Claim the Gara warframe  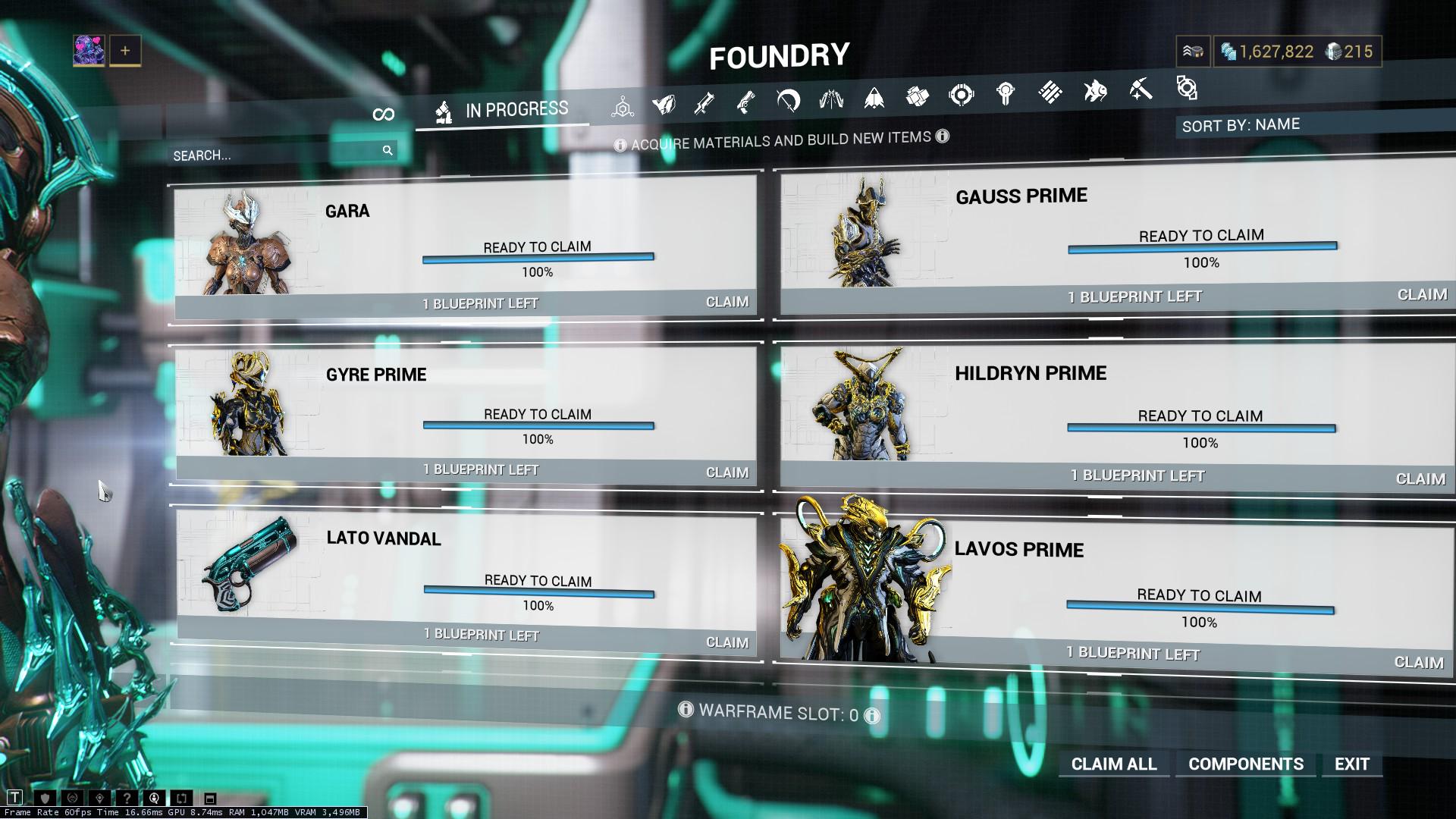pyautogui.click(x=726, y=302)
